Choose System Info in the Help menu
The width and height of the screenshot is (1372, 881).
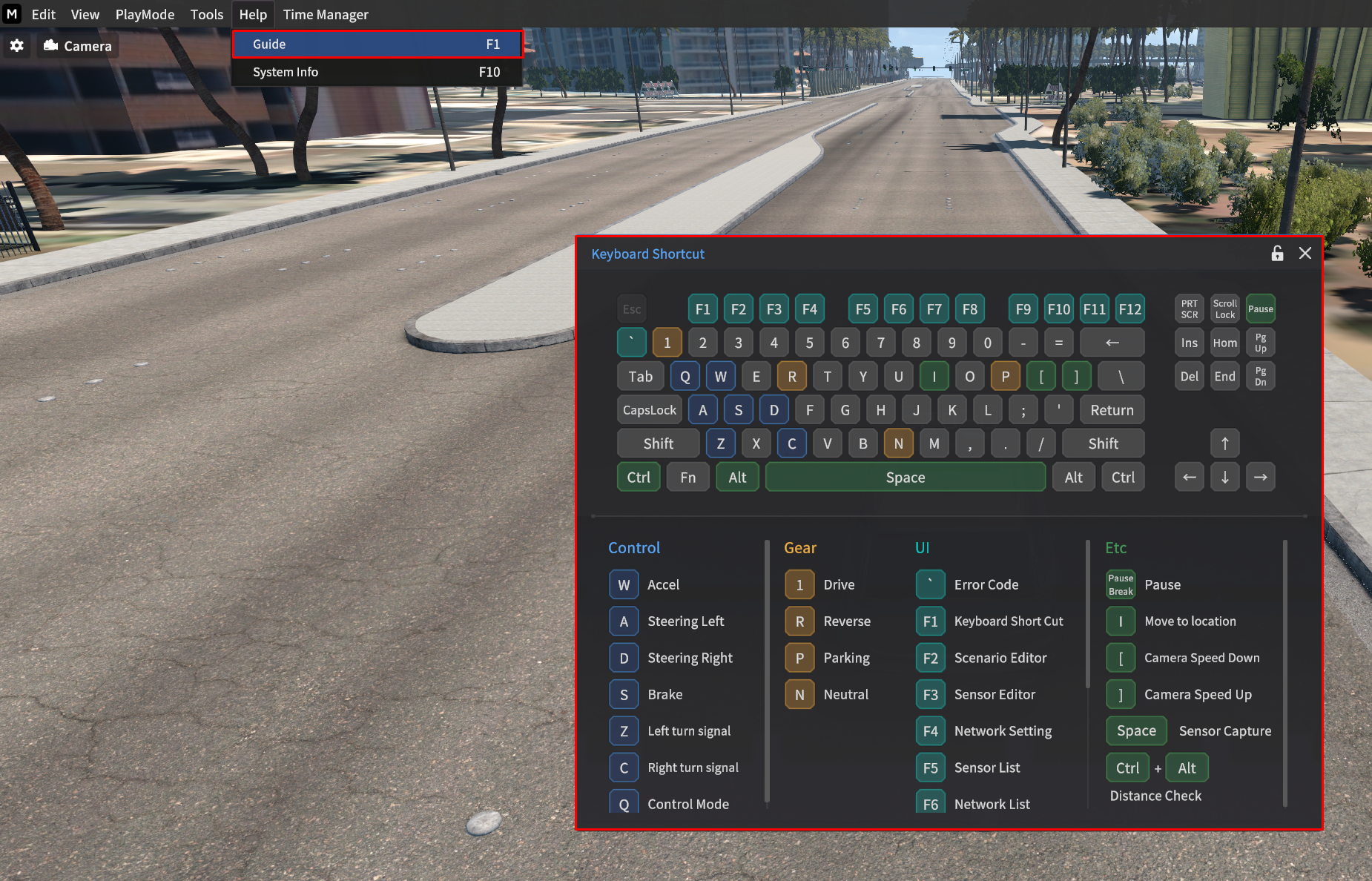(377, 72)
